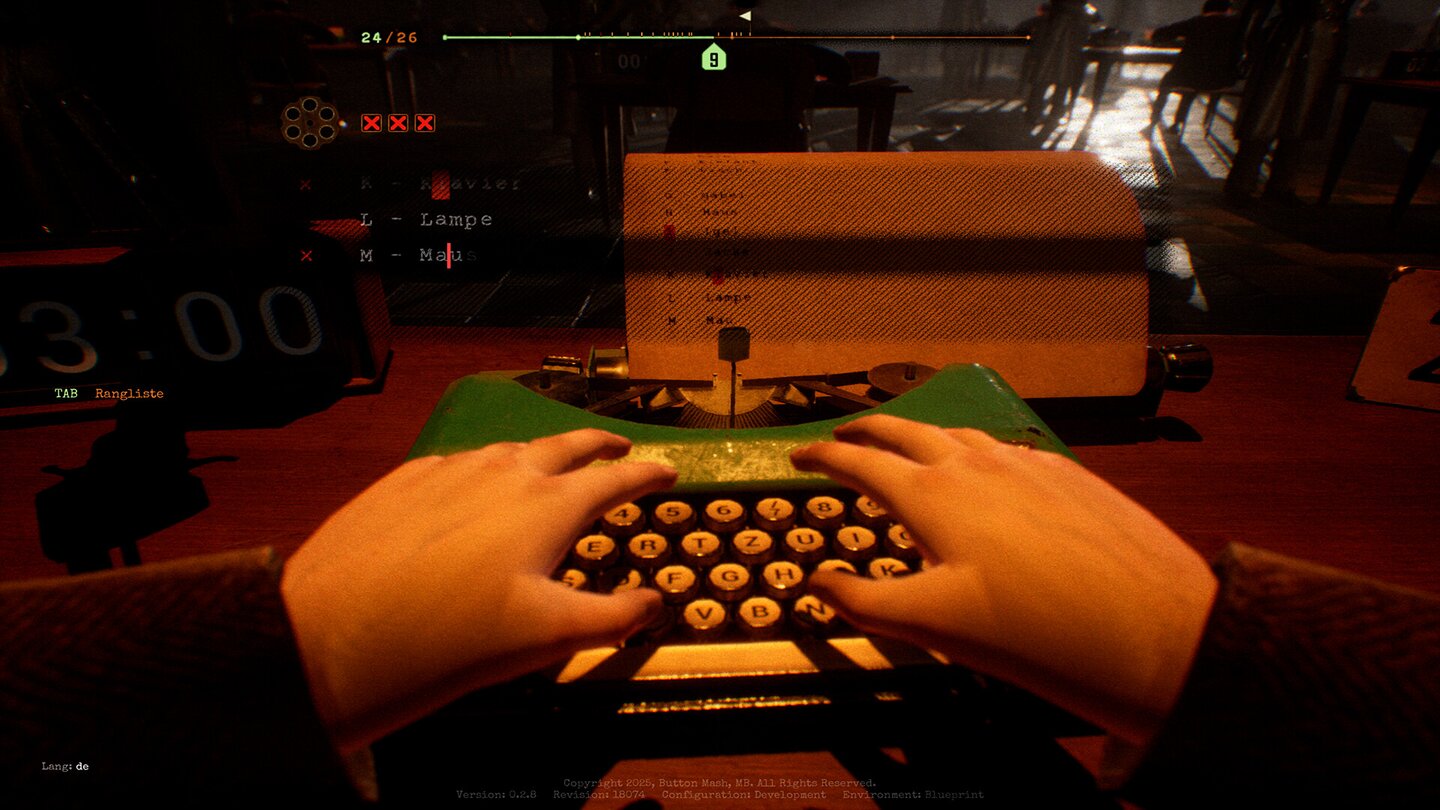Open the language selector showing Lang: de

point(65,767)
